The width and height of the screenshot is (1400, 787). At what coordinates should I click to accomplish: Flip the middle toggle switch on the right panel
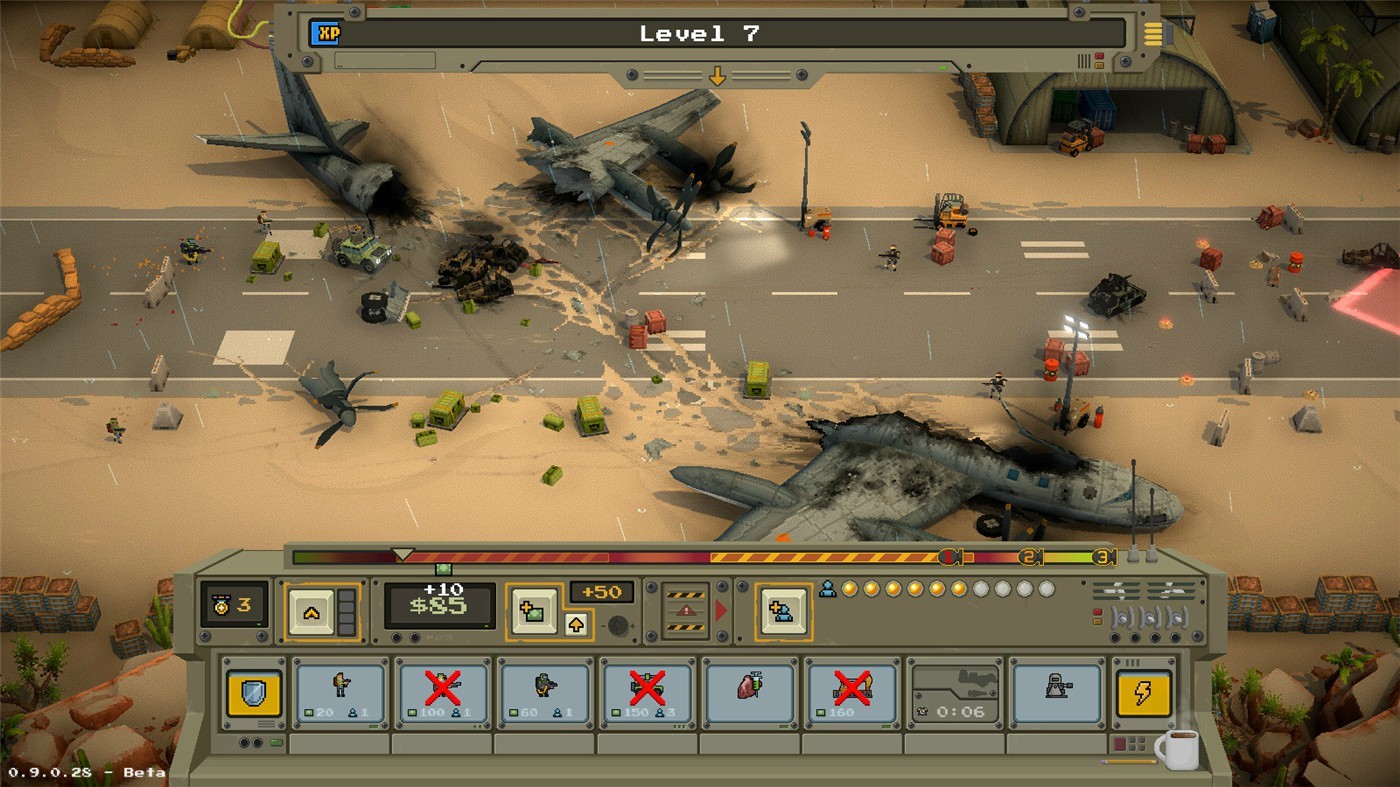1150,618
